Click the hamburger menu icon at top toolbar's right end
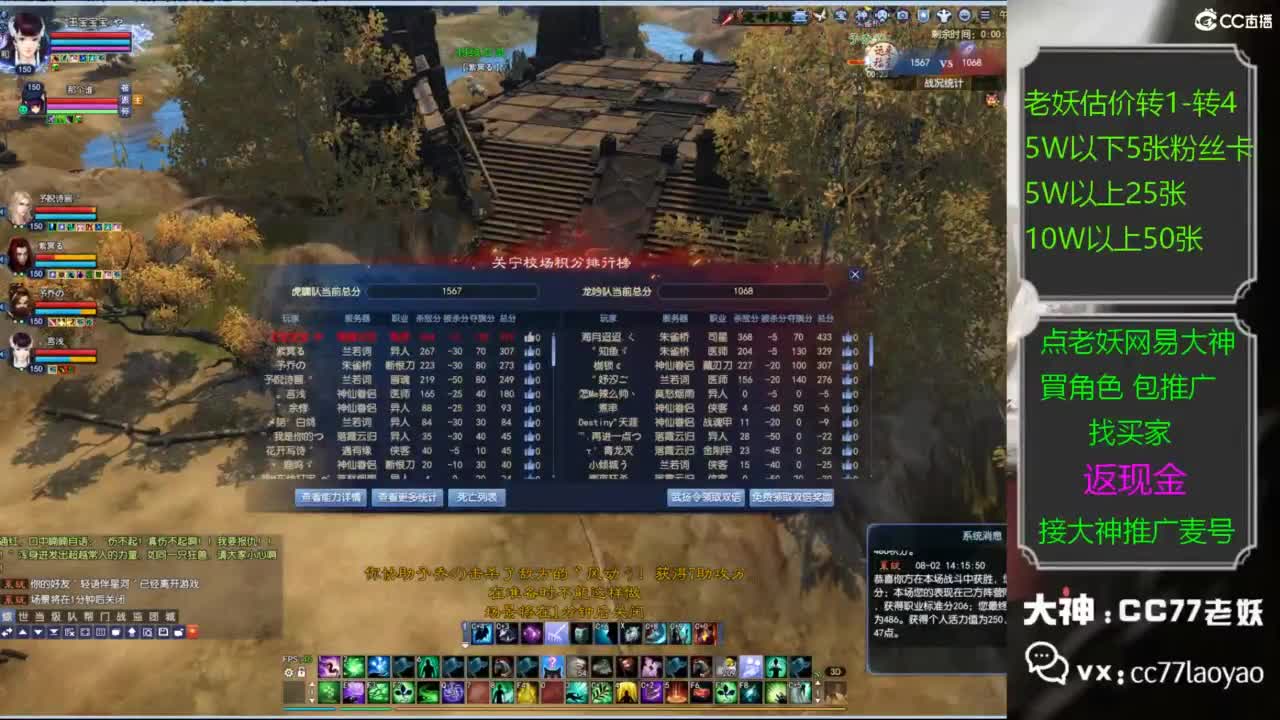Viewport: 1280px width, 720px height. point(986,15)
